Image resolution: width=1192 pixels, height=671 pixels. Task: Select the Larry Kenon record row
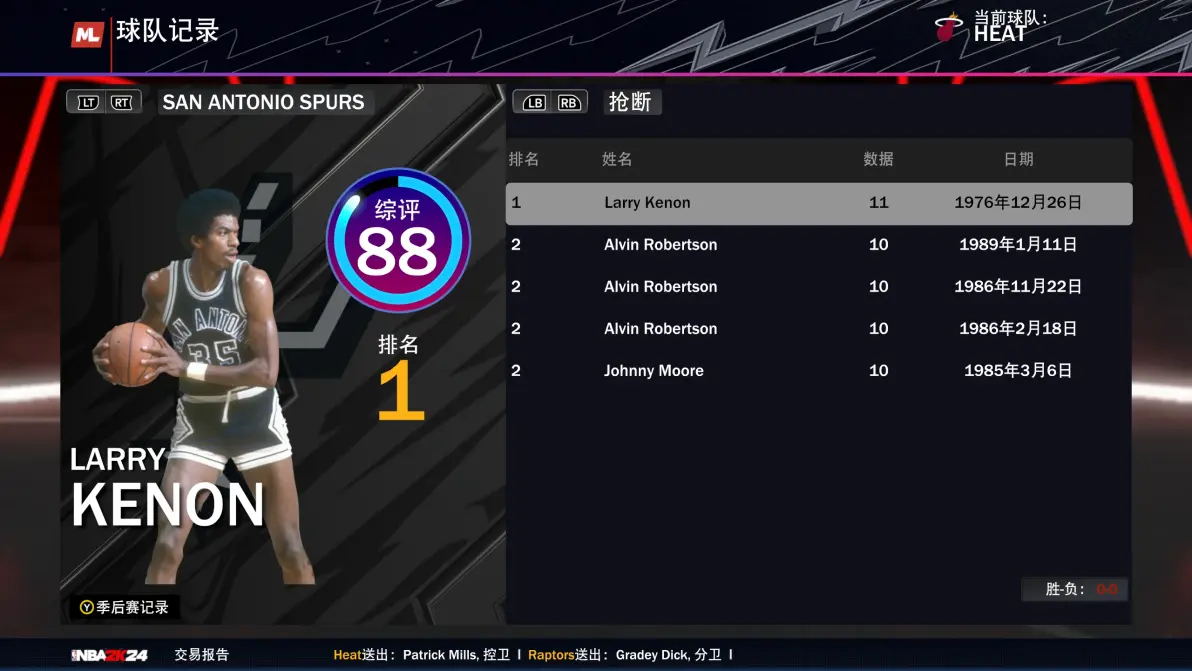point(818,203)
